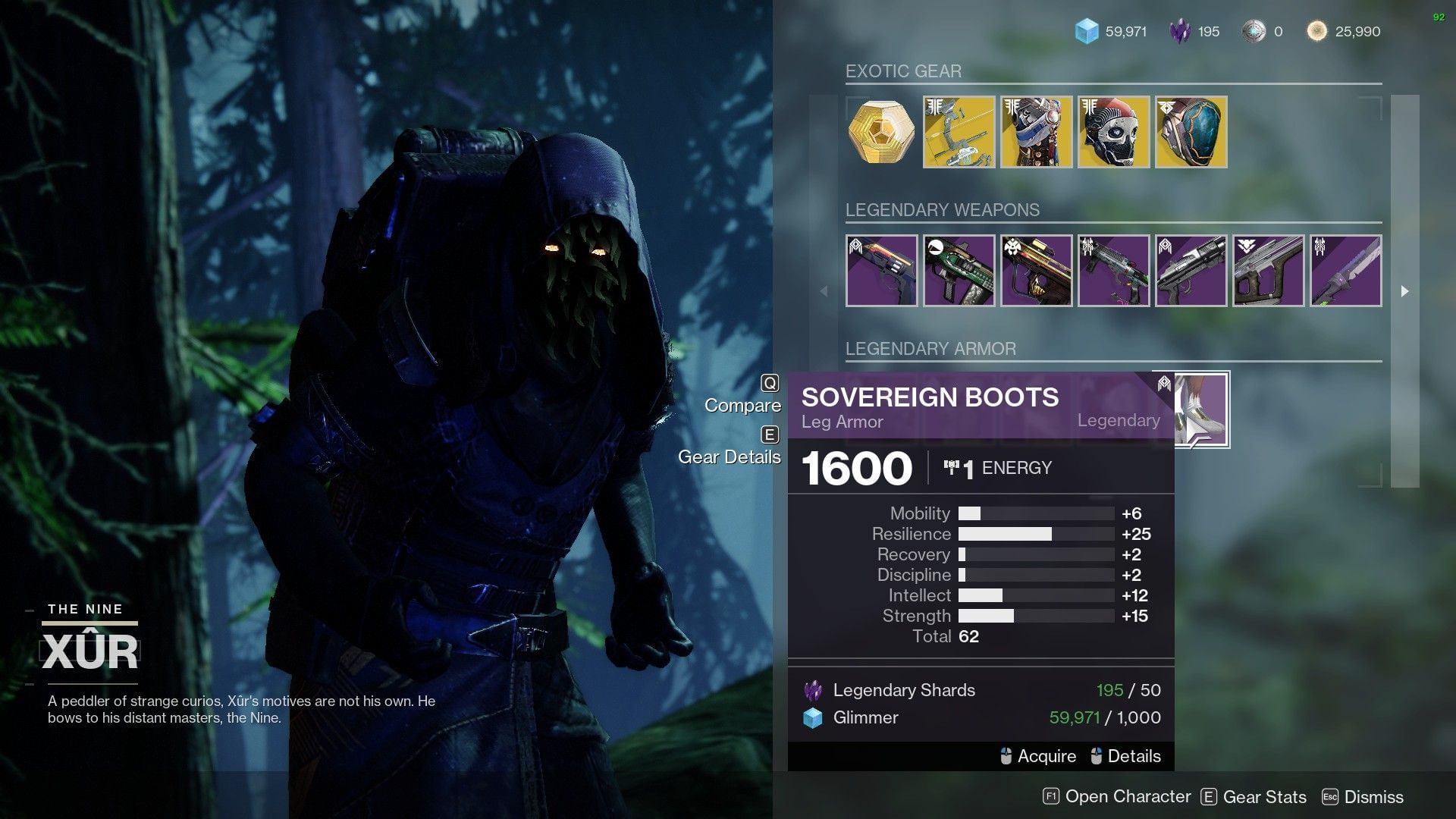This screenshot has height=819, width=1456.
Task: Select the golden Exotic Engram
Action: point(881,132)
